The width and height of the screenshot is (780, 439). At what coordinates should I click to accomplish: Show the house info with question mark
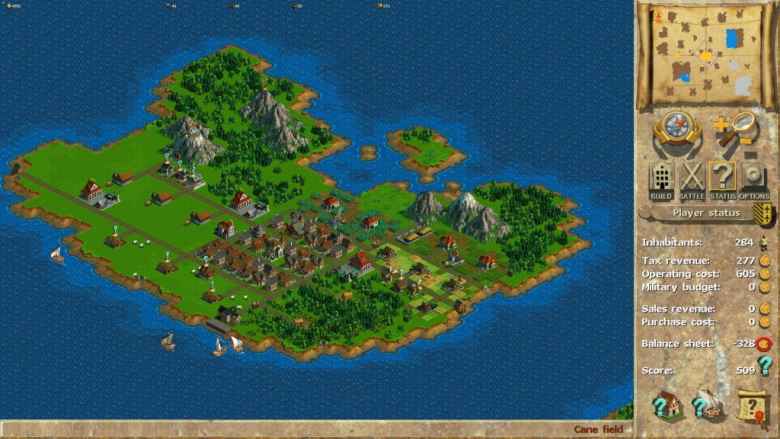coord(665,405)
